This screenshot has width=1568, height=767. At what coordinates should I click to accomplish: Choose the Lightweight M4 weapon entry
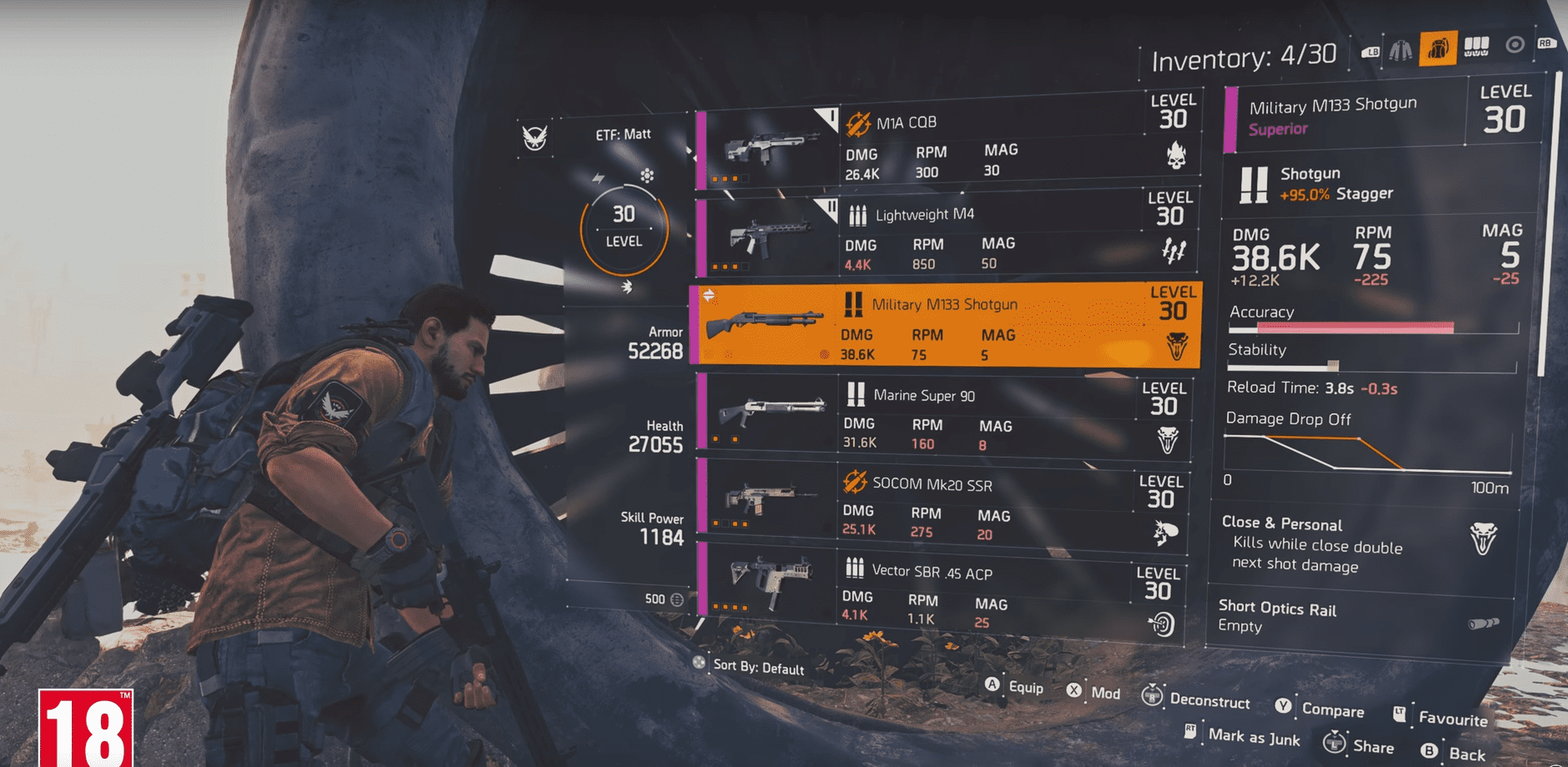click(x=947, y=238)
